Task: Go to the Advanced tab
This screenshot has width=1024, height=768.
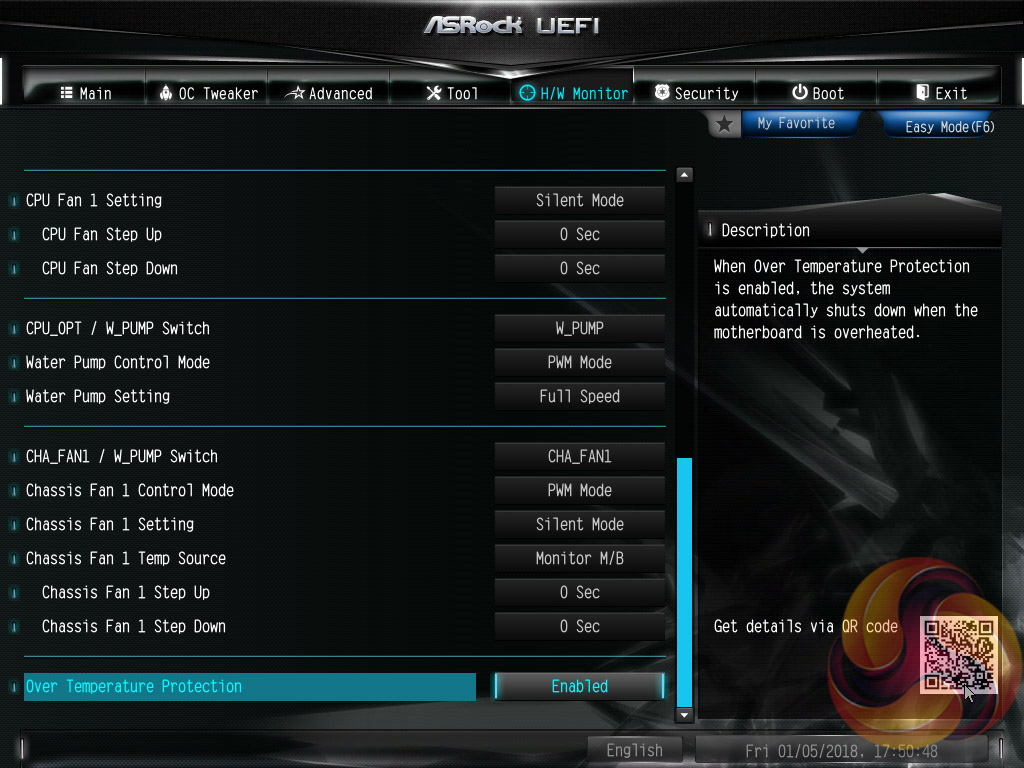Action: (x=329, y=93)
